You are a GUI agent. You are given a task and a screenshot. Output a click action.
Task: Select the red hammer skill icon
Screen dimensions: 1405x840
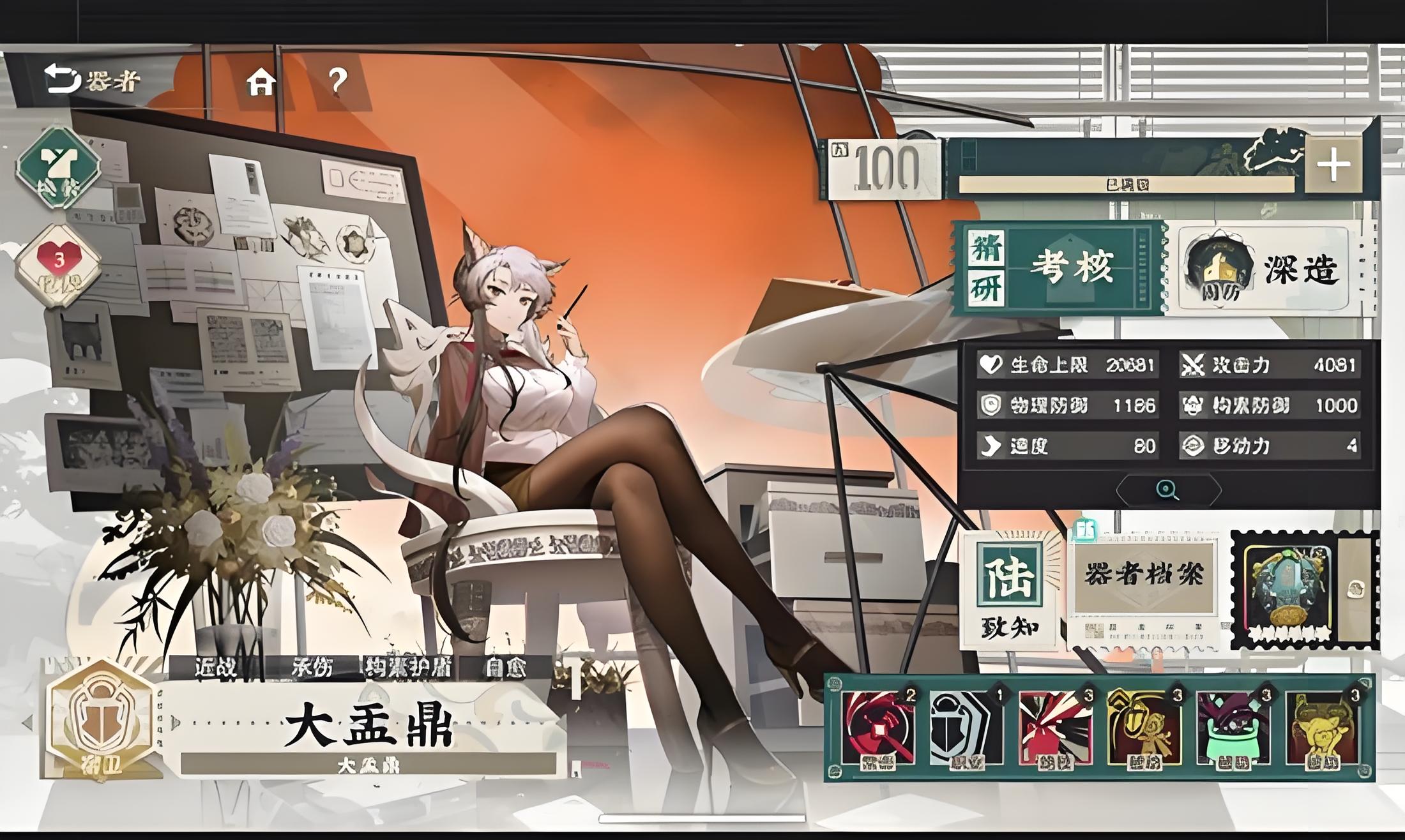(879, 729)
